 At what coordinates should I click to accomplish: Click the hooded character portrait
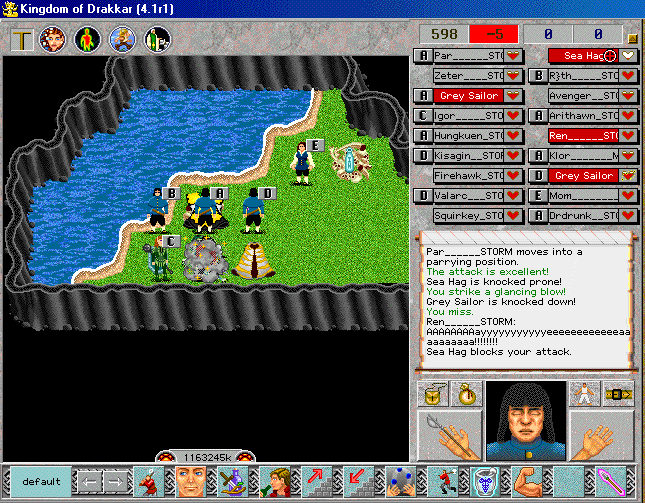point(526,420)
